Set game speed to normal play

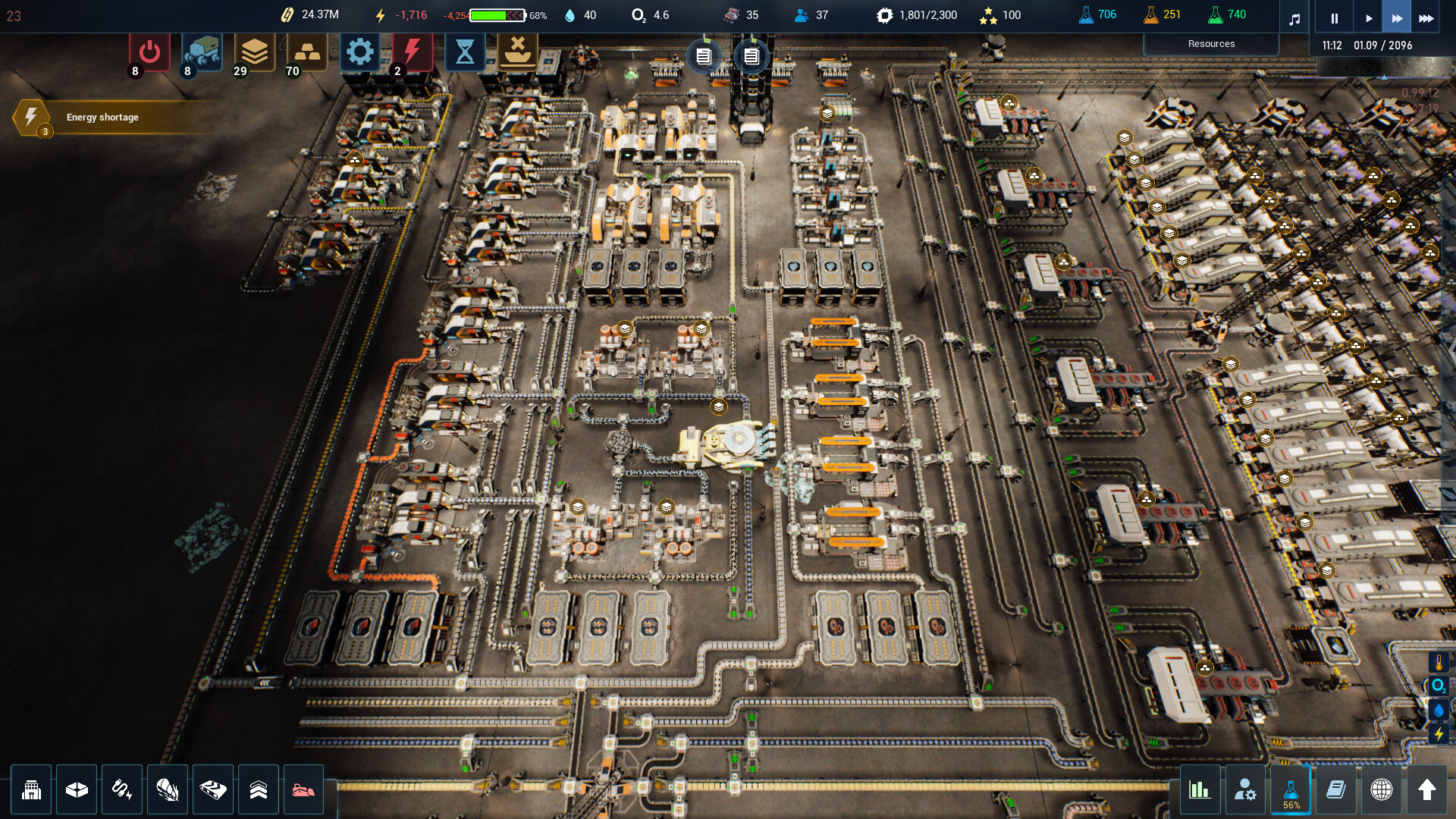(x=1368, y=18)
